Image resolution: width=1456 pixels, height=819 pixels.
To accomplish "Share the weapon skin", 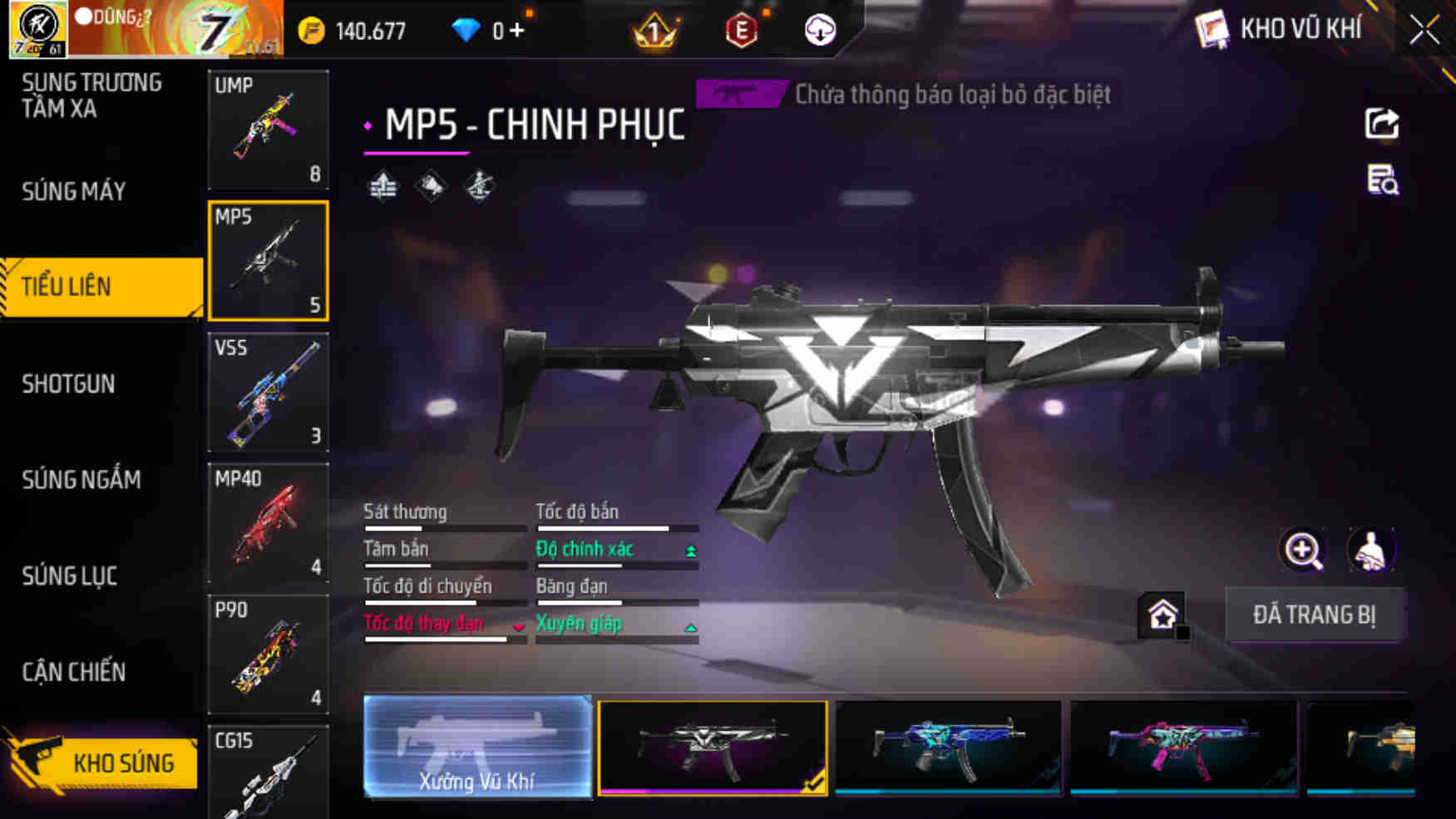I will (1382, 124).
